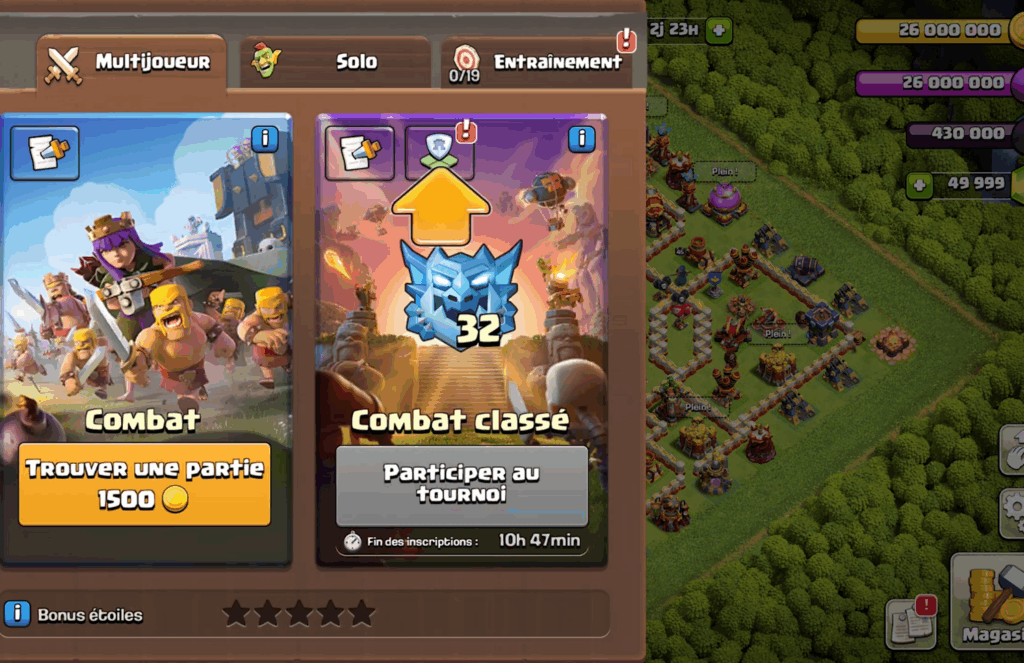
Task: Open the league shield icon with red alert
Action: point(439,152)
